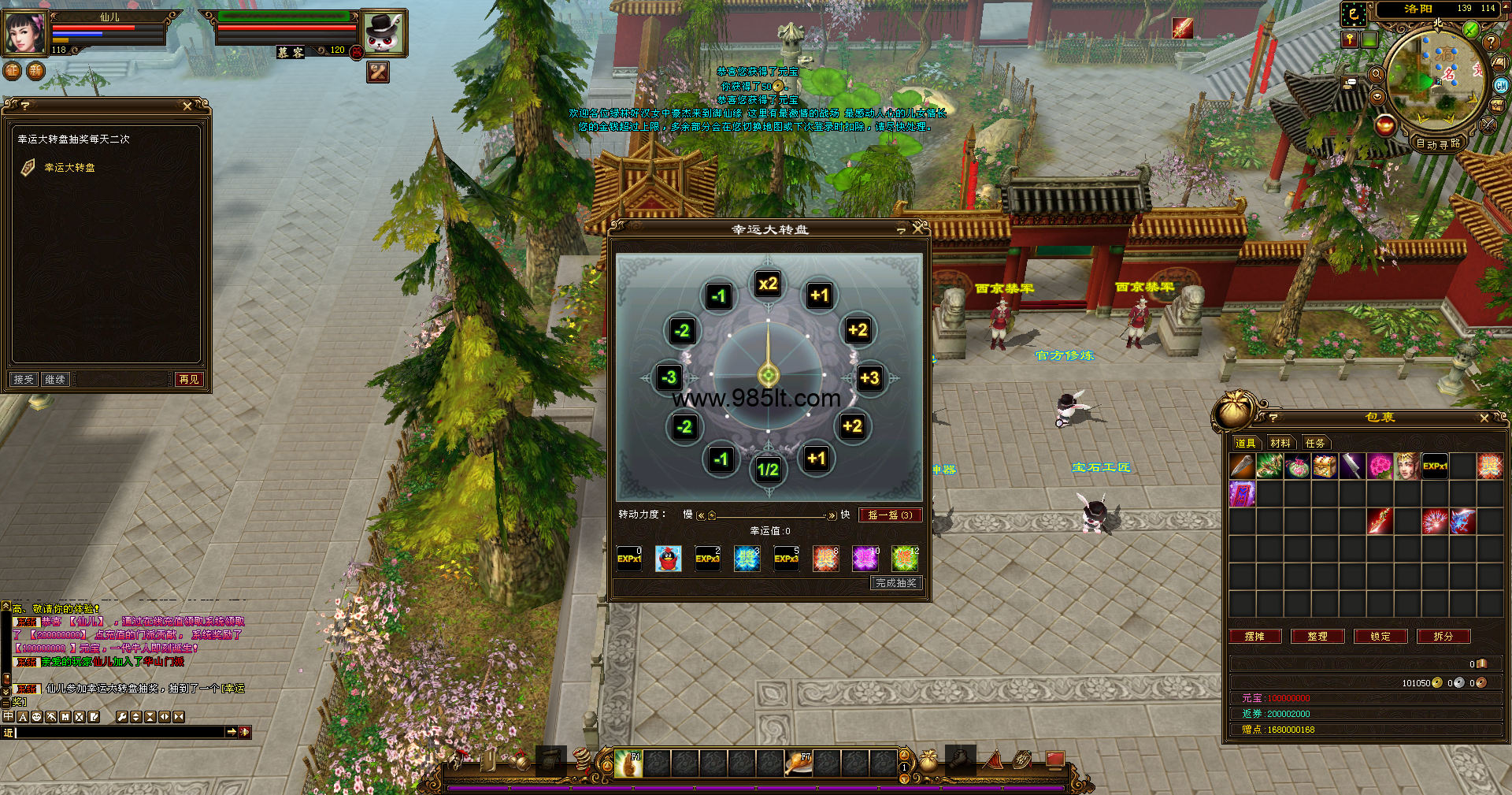Select the treasure chest item in bag
The width and height of the screenshot is (1512, 795).
click(1325, 466)
